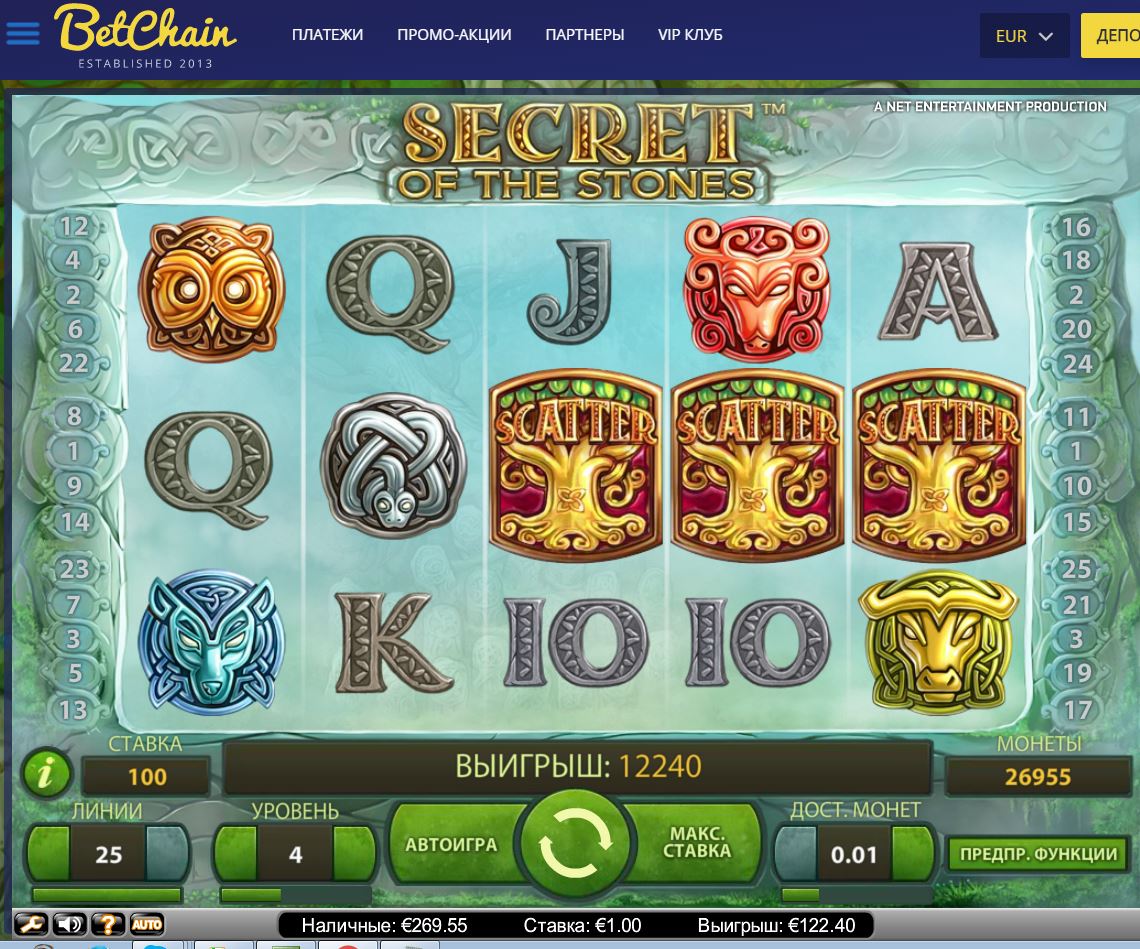Open game settings via the wrench icon
The height and width of the screenshot is (949, 1140).
(x=31, y=924)
